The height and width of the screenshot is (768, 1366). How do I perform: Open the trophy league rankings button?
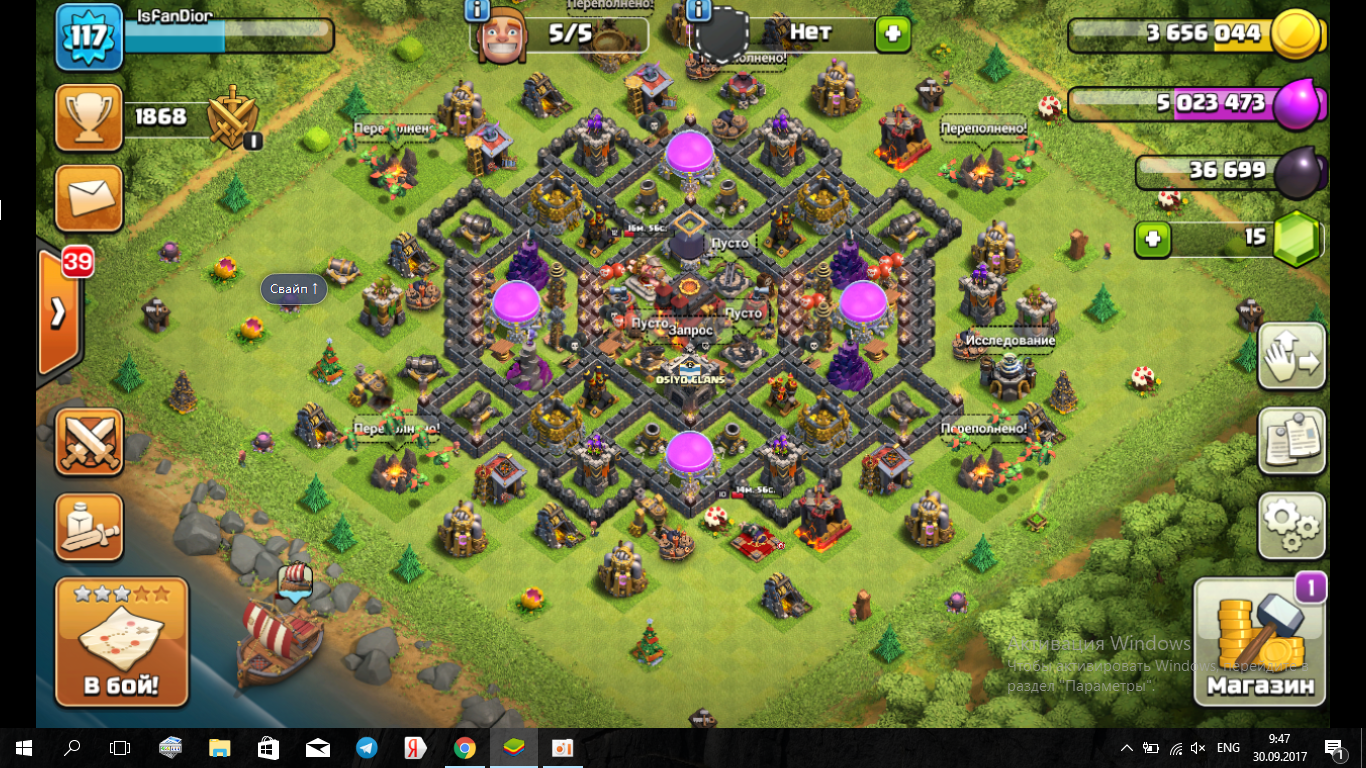click(90, 117)
